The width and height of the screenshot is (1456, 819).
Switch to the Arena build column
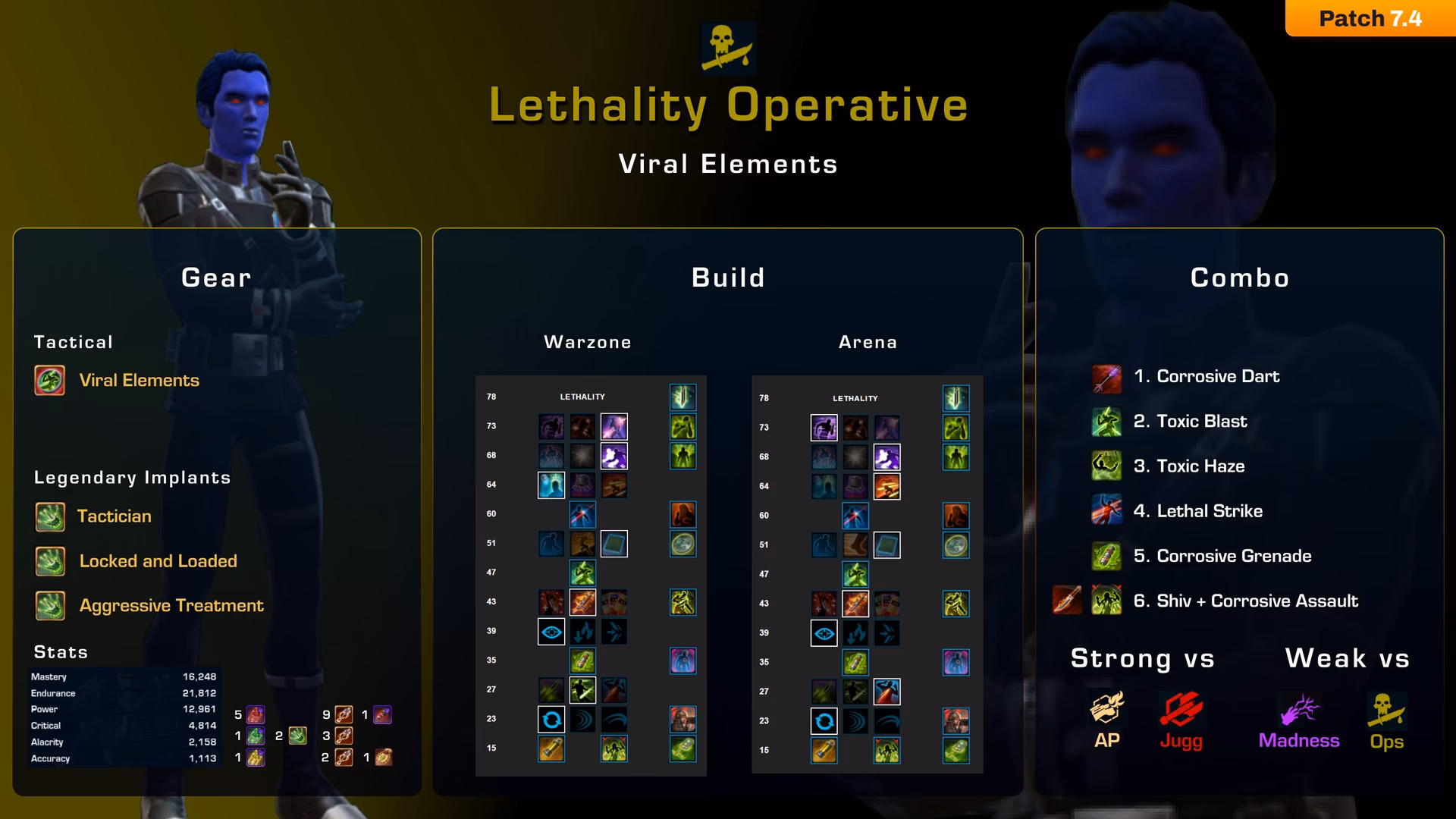coord(868,342)
